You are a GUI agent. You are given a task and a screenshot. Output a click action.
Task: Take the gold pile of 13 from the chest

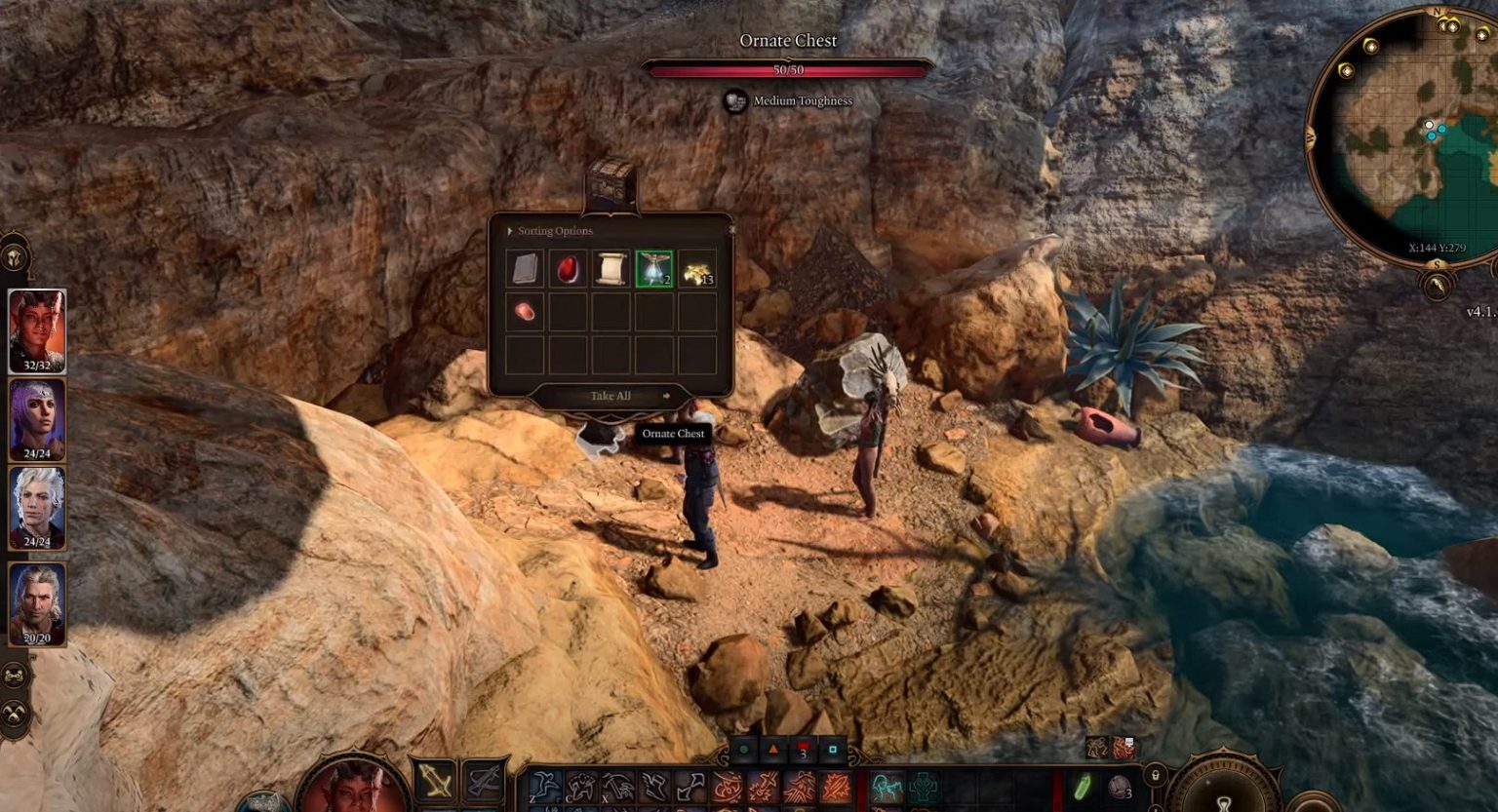point(696,269)
